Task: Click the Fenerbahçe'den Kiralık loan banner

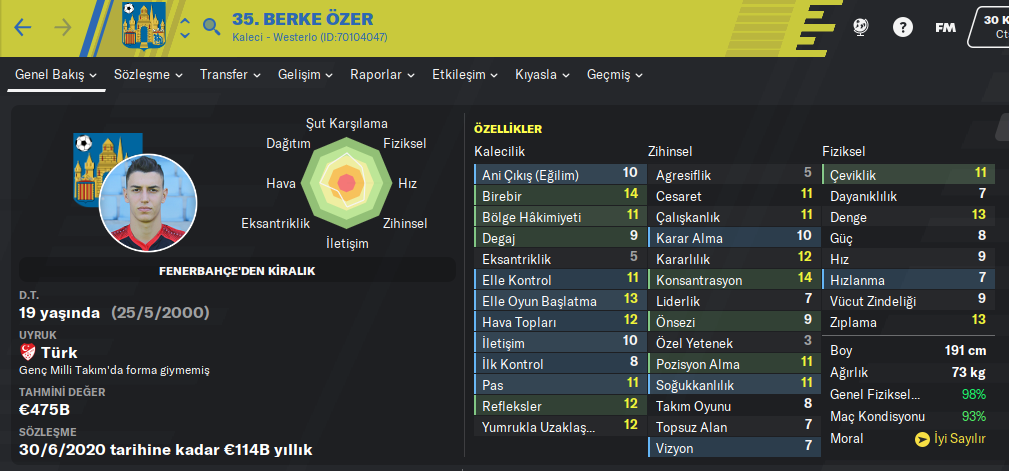Action: [237, 271]
